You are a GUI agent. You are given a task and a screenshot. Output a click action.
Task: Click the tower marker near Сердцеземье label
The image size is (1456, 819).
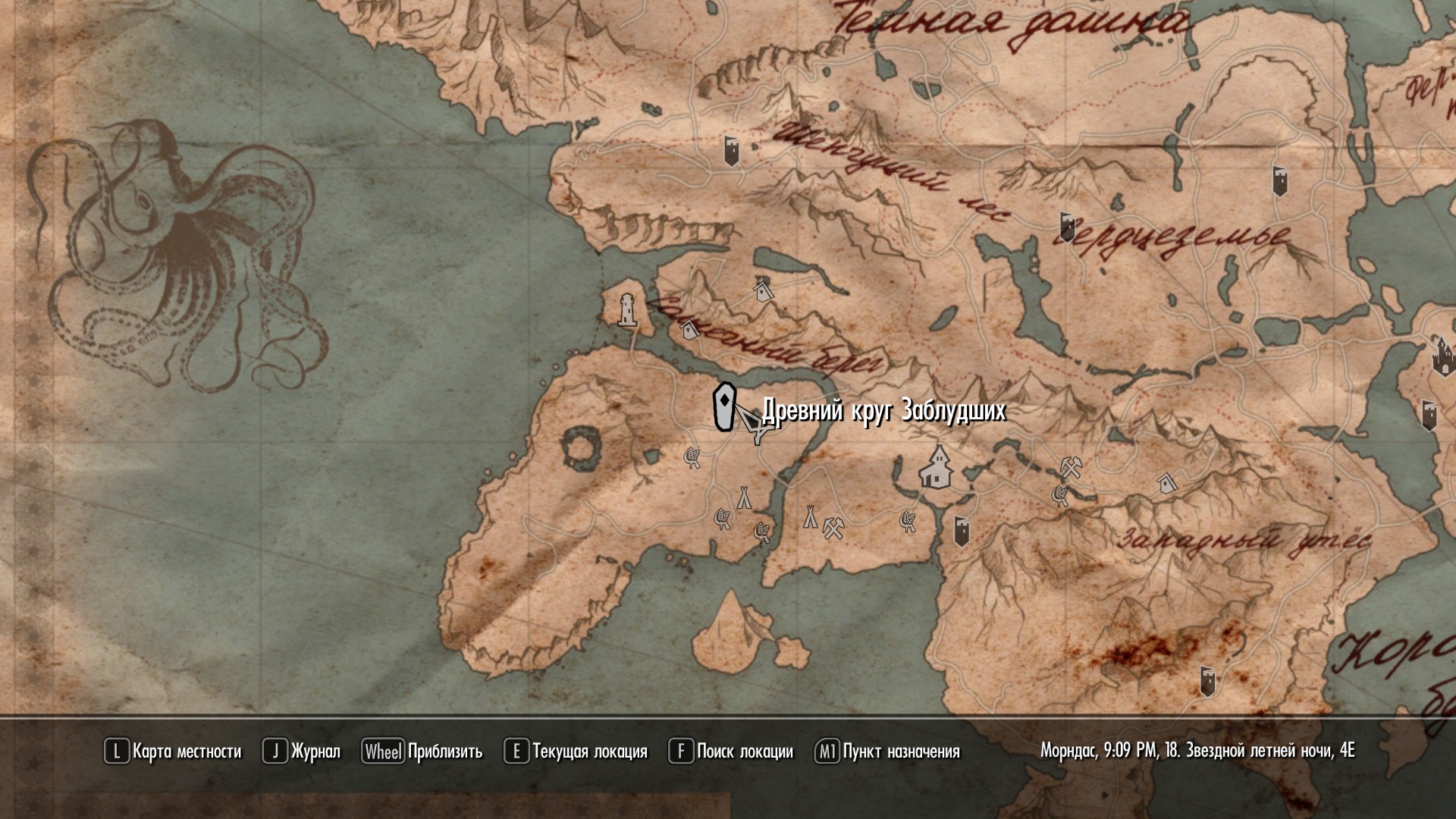pos(1067,227)
